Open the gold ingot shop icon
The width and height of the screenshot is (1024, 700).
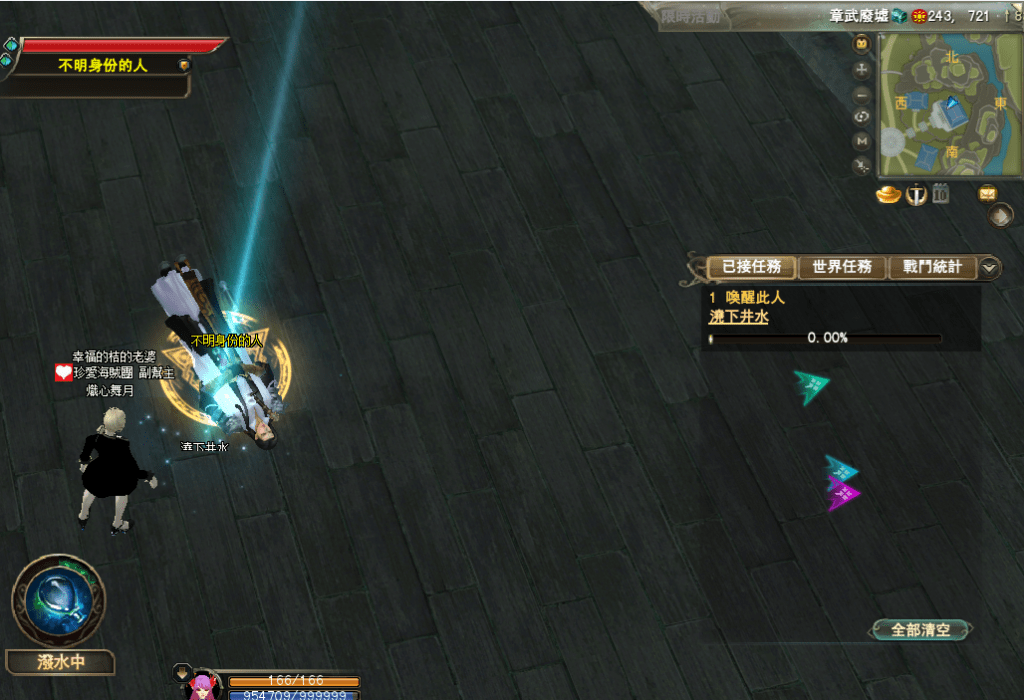click(888, 195)
